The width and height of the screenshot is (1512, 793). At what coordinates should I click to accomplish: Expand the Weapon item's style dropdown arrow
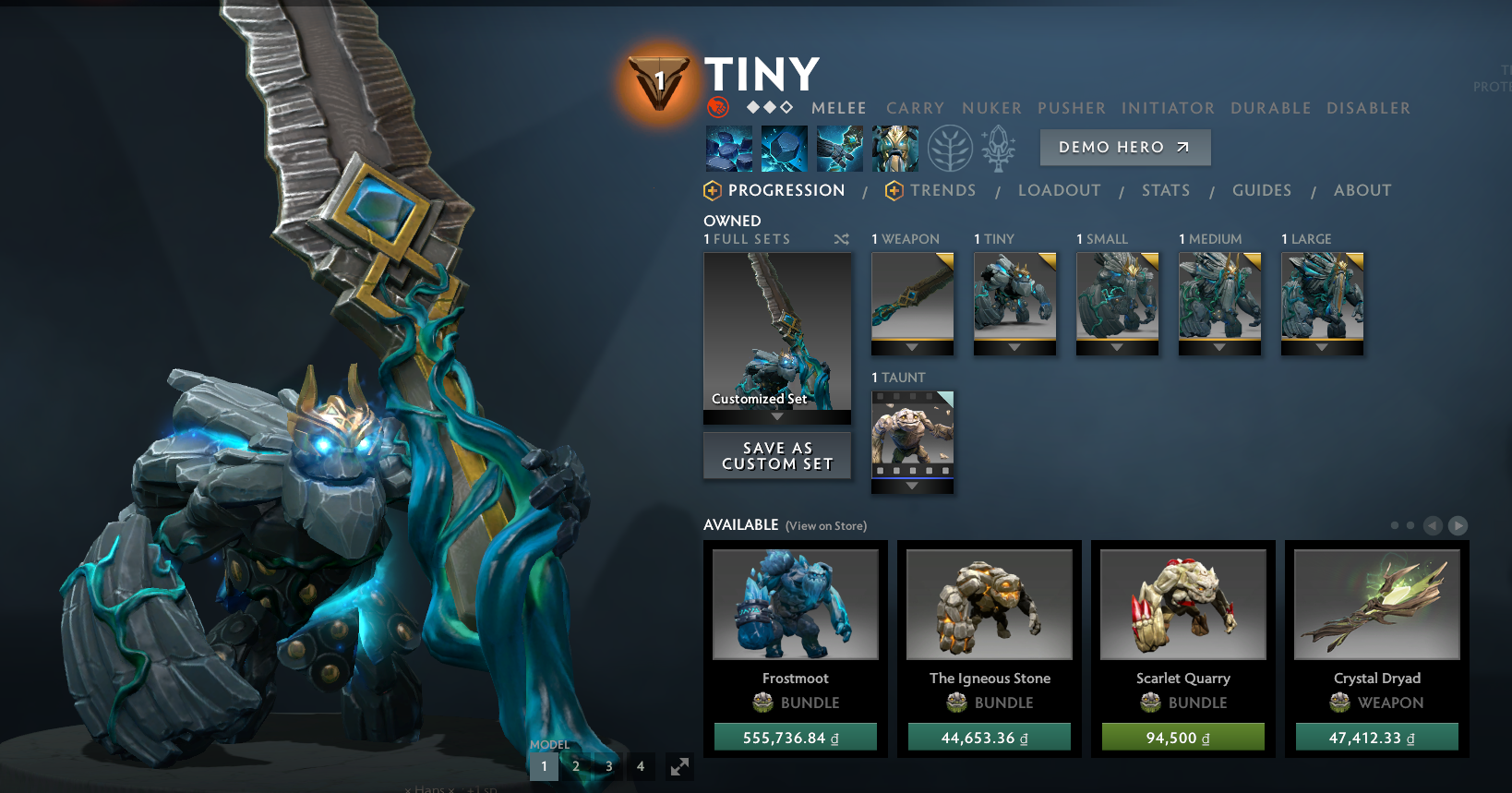[912, 348]
